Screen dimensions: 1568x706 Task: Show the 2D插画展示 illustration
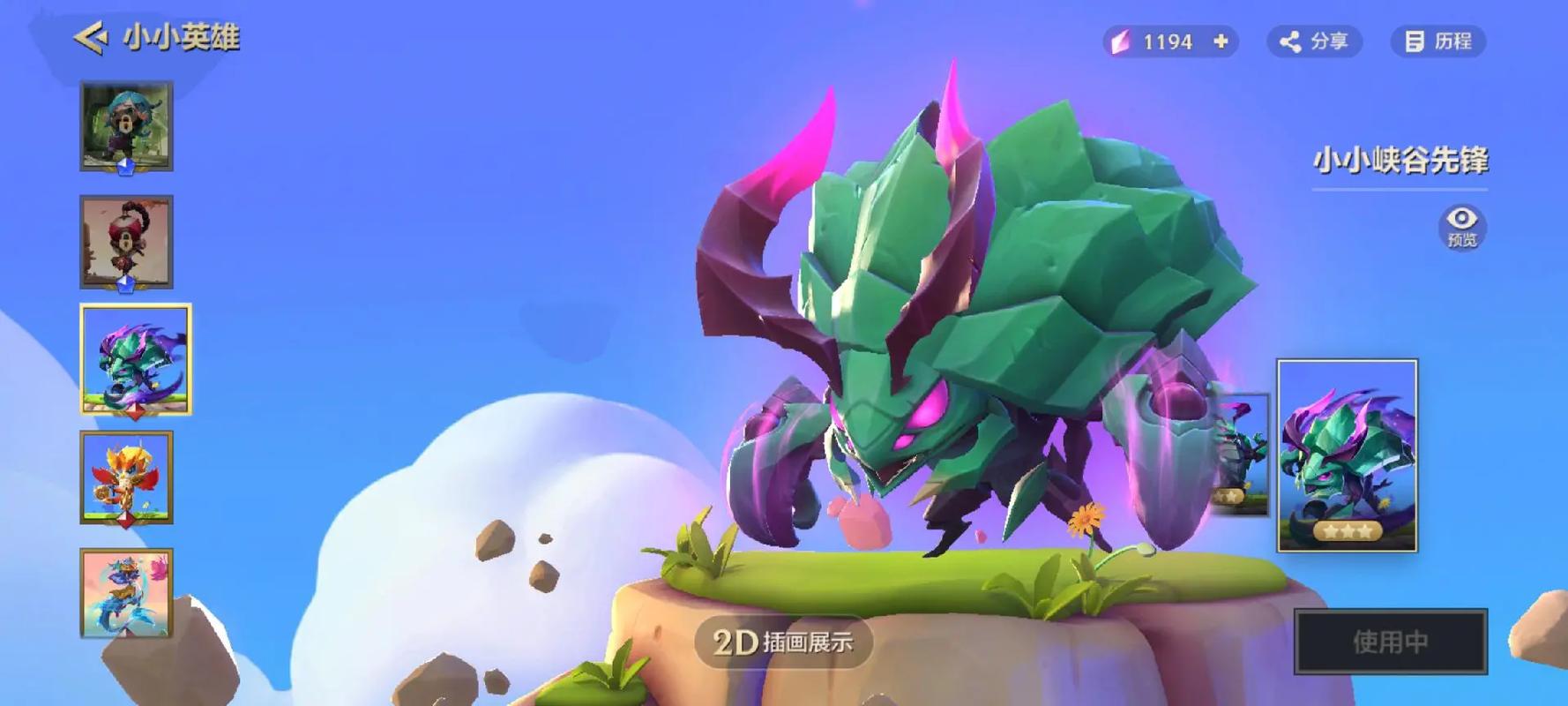pos(783,642)
